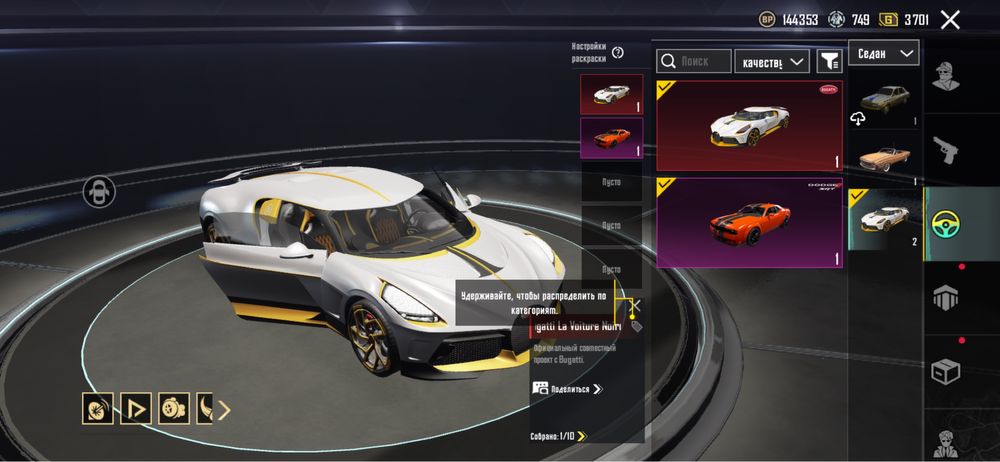Screen dimensions: 1000x462
Task: Expand the Седан vehicle type dropdown
Action: [883, 53]
